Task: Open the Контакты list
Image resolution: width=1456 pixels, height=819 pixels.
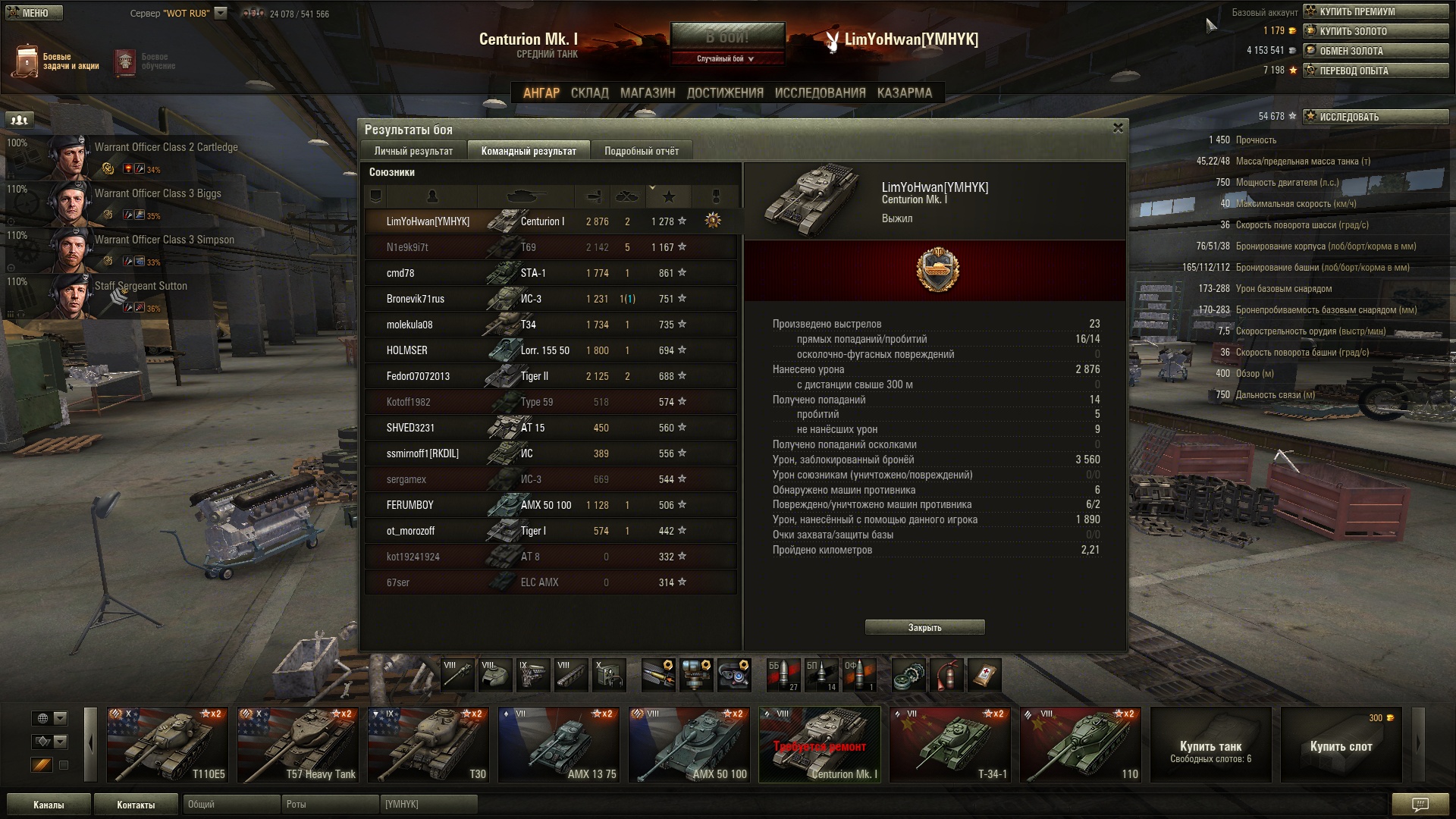Action: coord(136,805)
